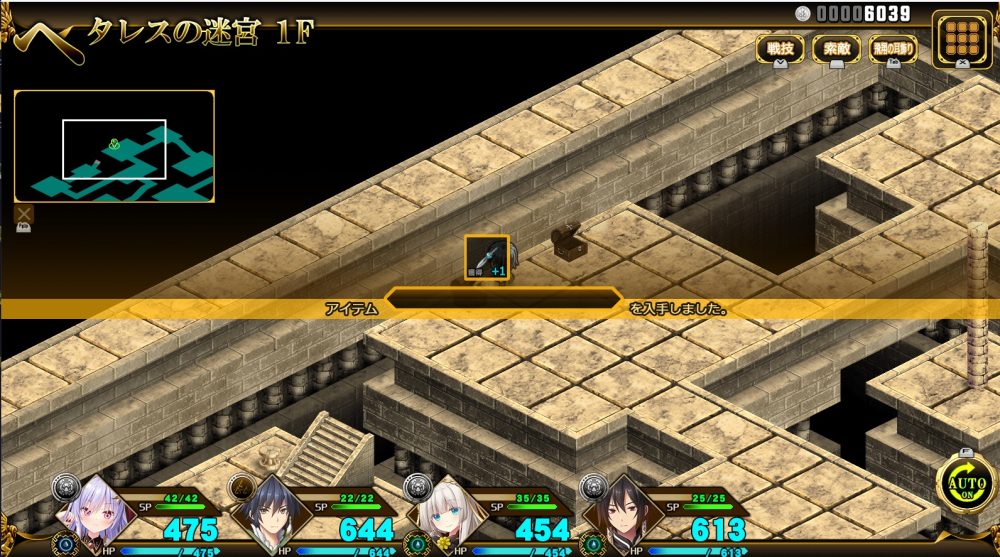Open the 戦技 combat skills button

pyautogui.click(x=780, y=47)
